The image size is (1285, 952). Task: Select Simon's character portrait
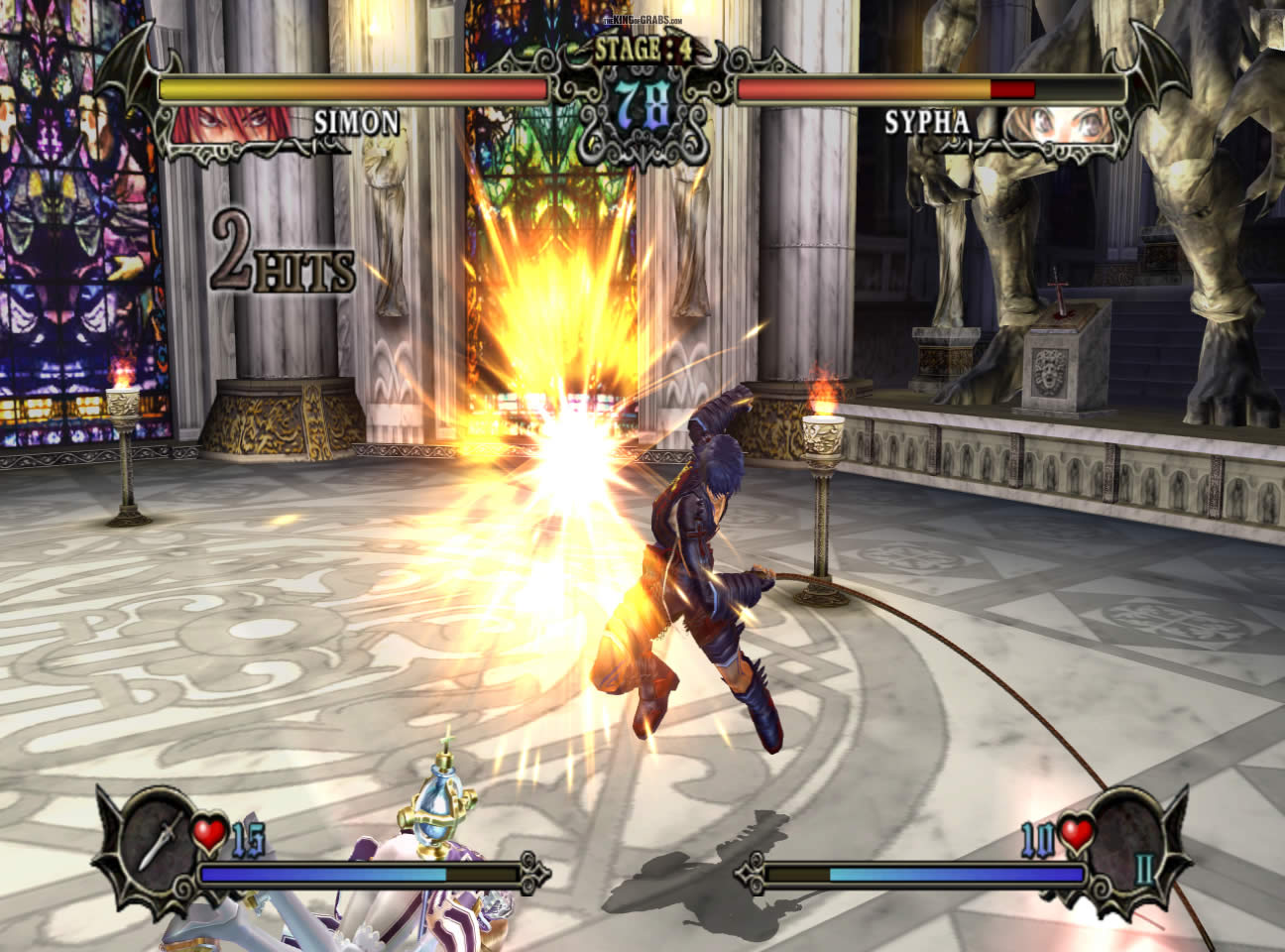coord(234,123)
